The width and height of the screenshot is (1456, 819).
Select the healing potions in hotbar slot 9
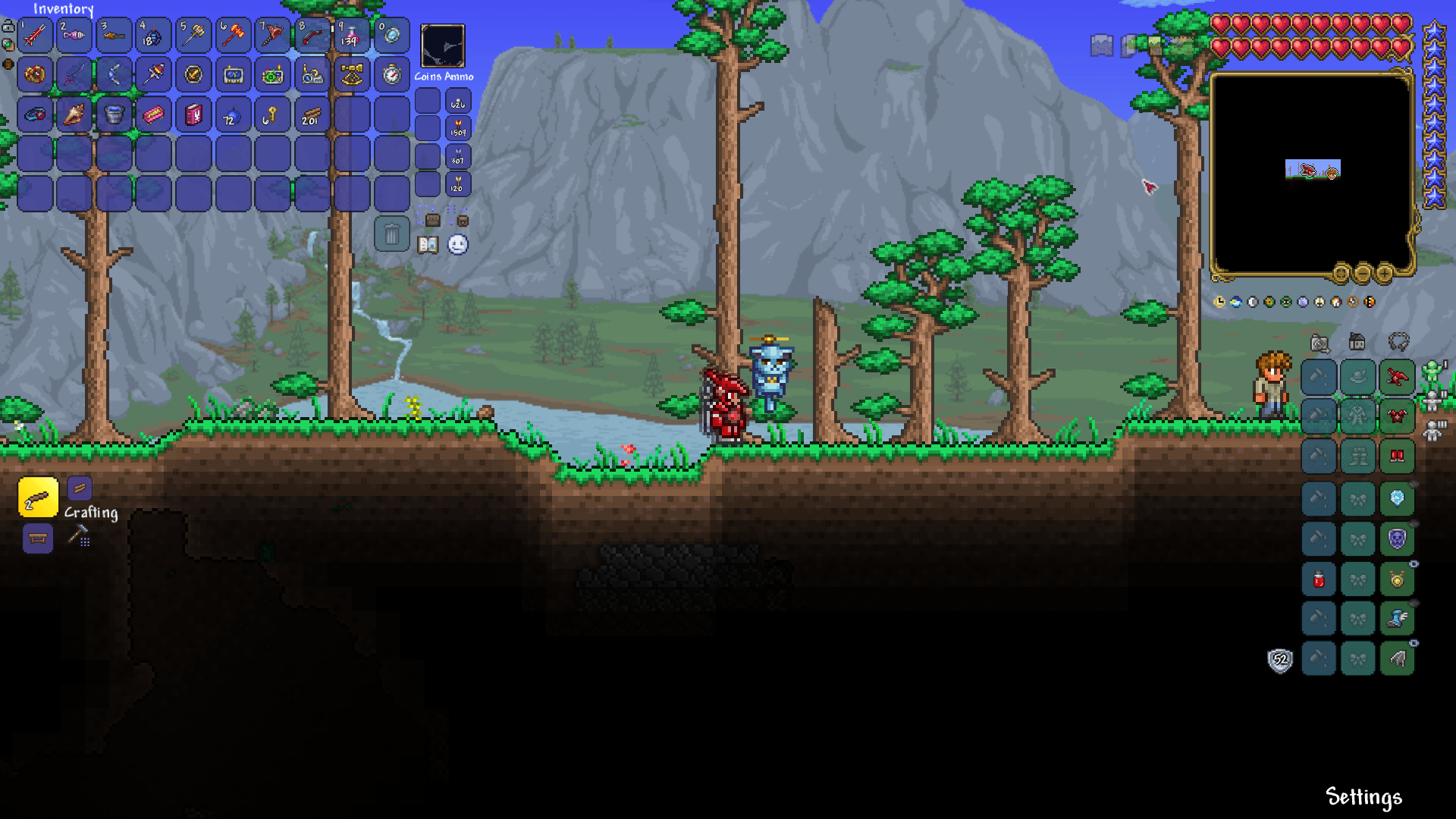click(x=353, y=35)
